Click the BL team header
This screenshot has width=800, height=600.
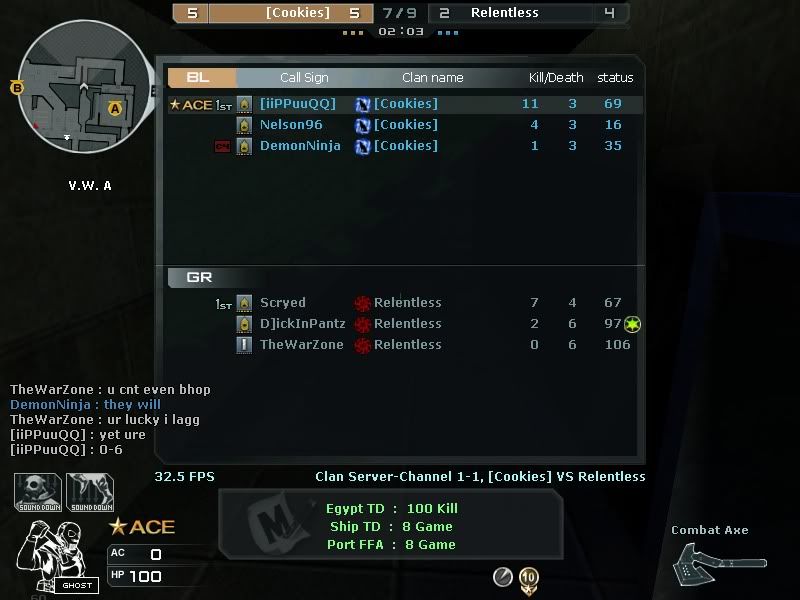(x=201, y=77)
